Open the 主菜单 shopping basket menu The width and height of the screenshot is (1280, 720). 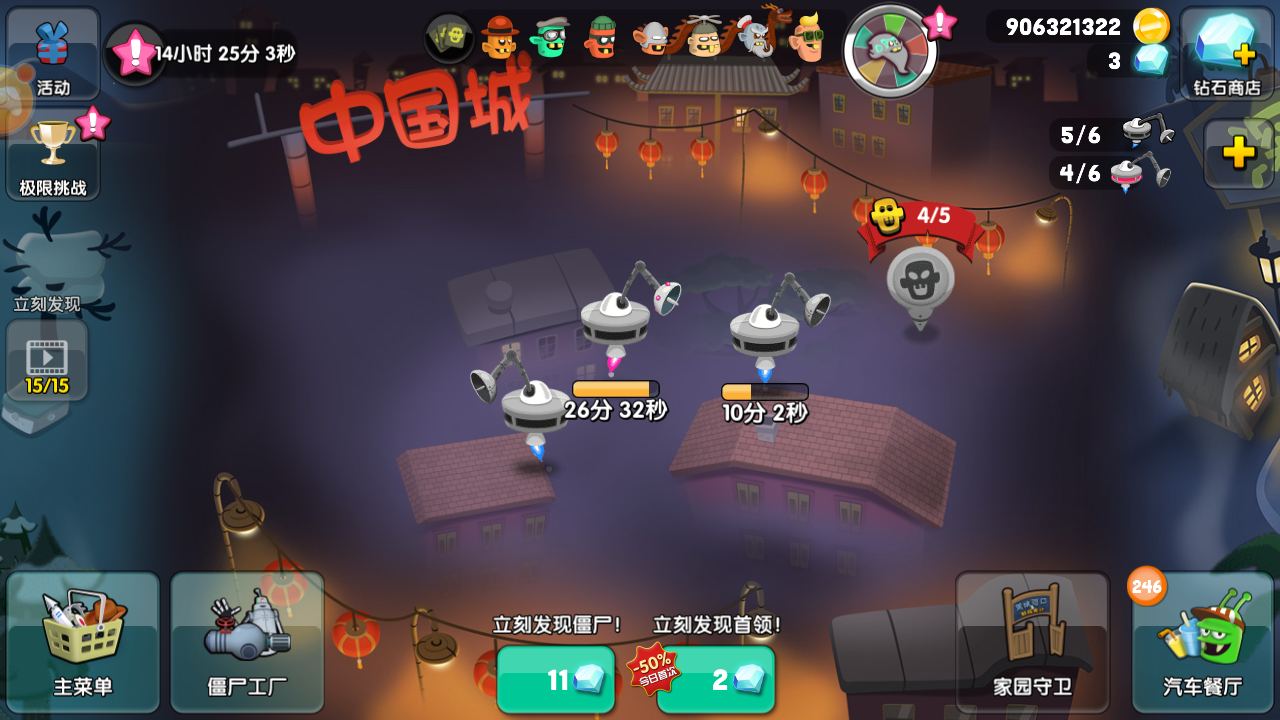84,640
